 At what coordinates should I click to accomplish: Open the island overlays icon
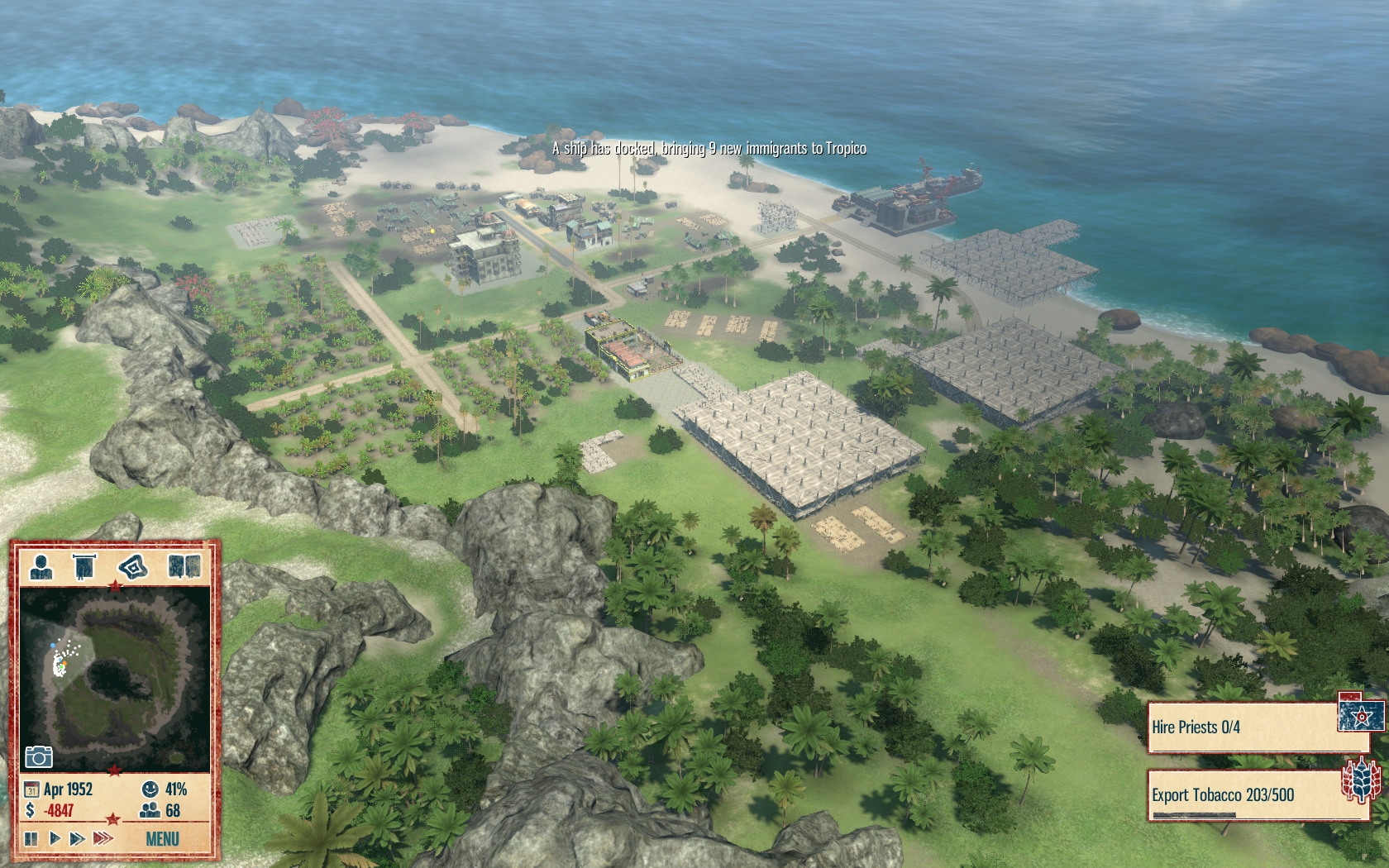[133, 567]
